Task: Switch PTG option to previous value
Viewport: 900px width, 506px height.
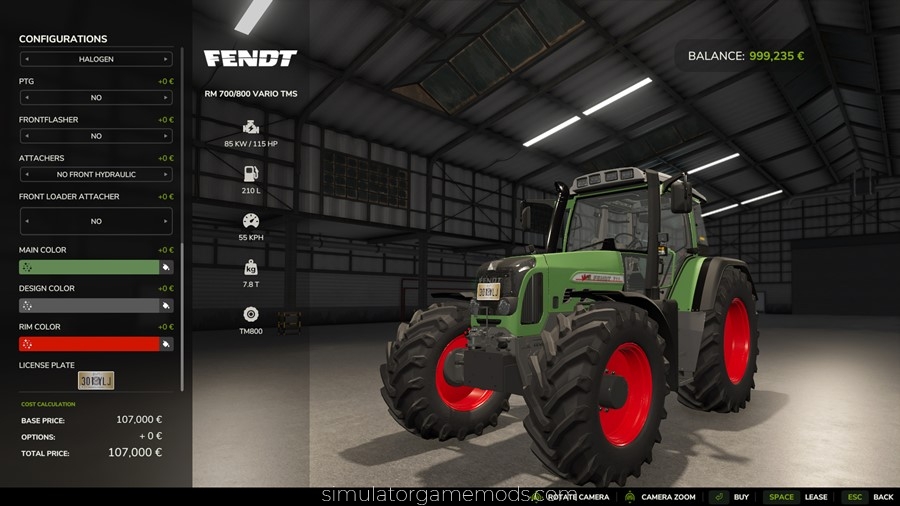Action: (x=26, y=98)
